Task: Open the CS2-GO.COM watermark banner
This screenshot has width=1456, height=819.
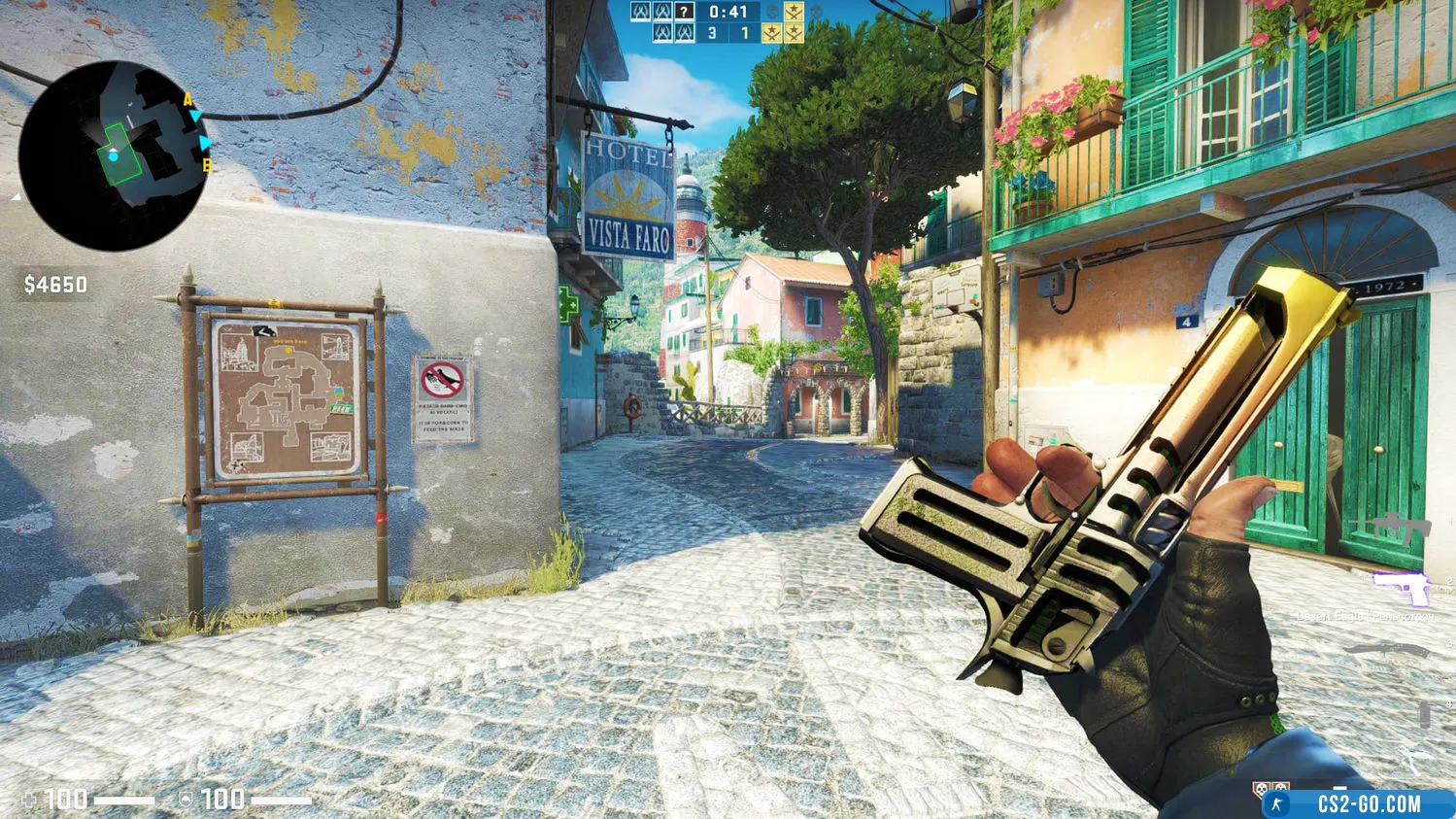Action: [1358, 803]
